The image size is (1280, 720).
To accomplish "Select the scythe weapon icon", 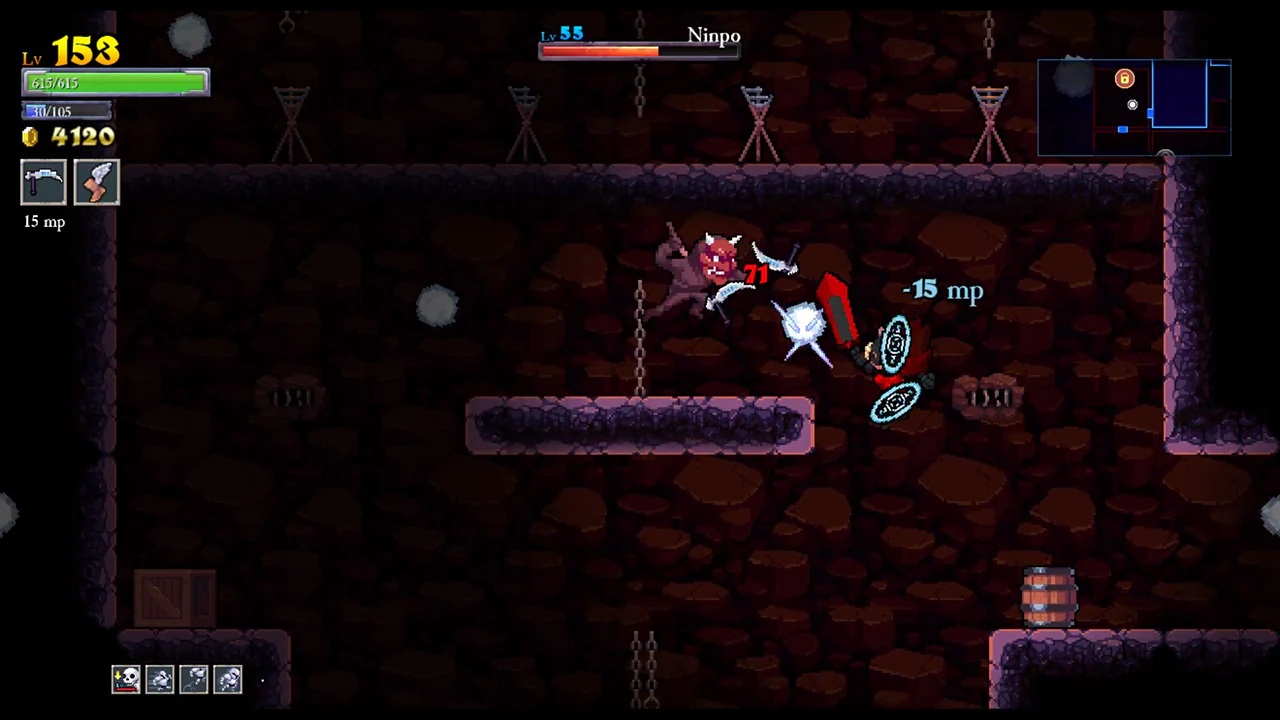I will pyautogui.click(x=43, y=182).
